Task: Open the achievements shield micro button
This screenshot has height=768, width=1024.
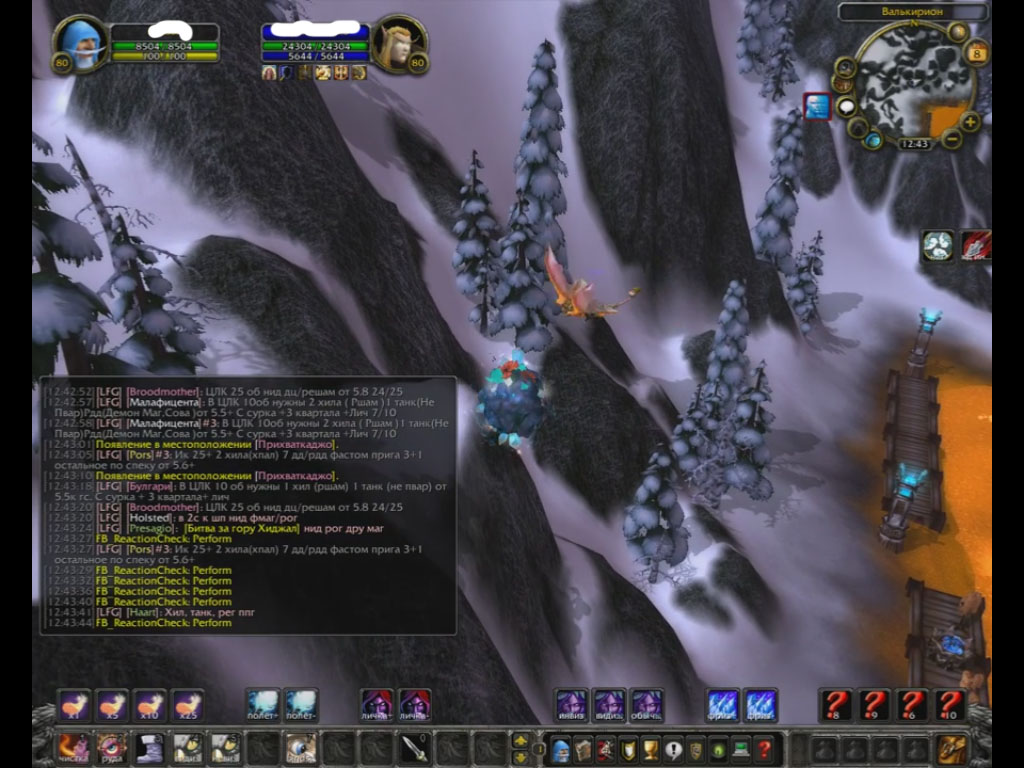Action: click(628, 748)
